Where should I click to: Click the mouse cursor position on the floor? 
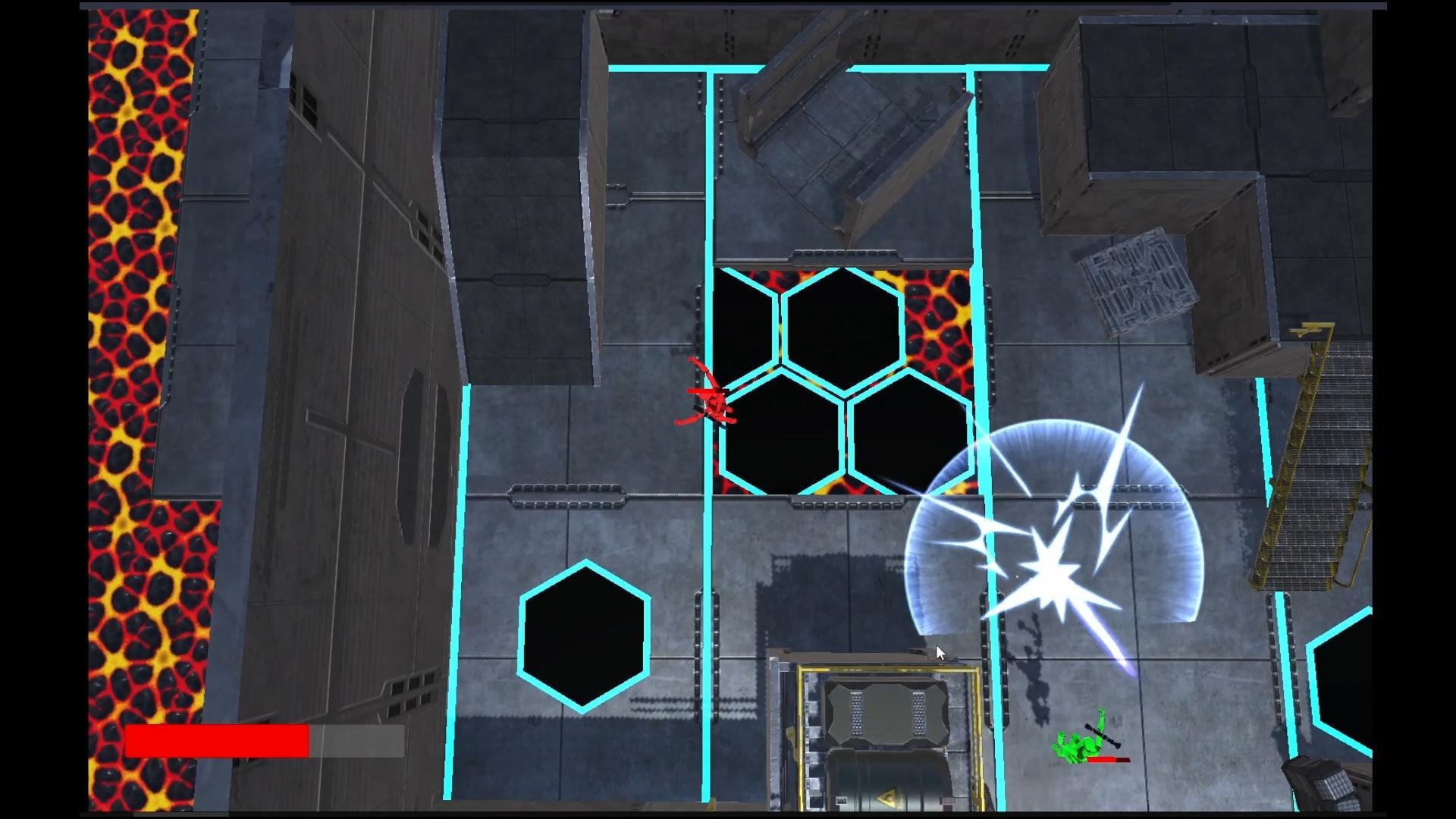(x=940, y=652)
